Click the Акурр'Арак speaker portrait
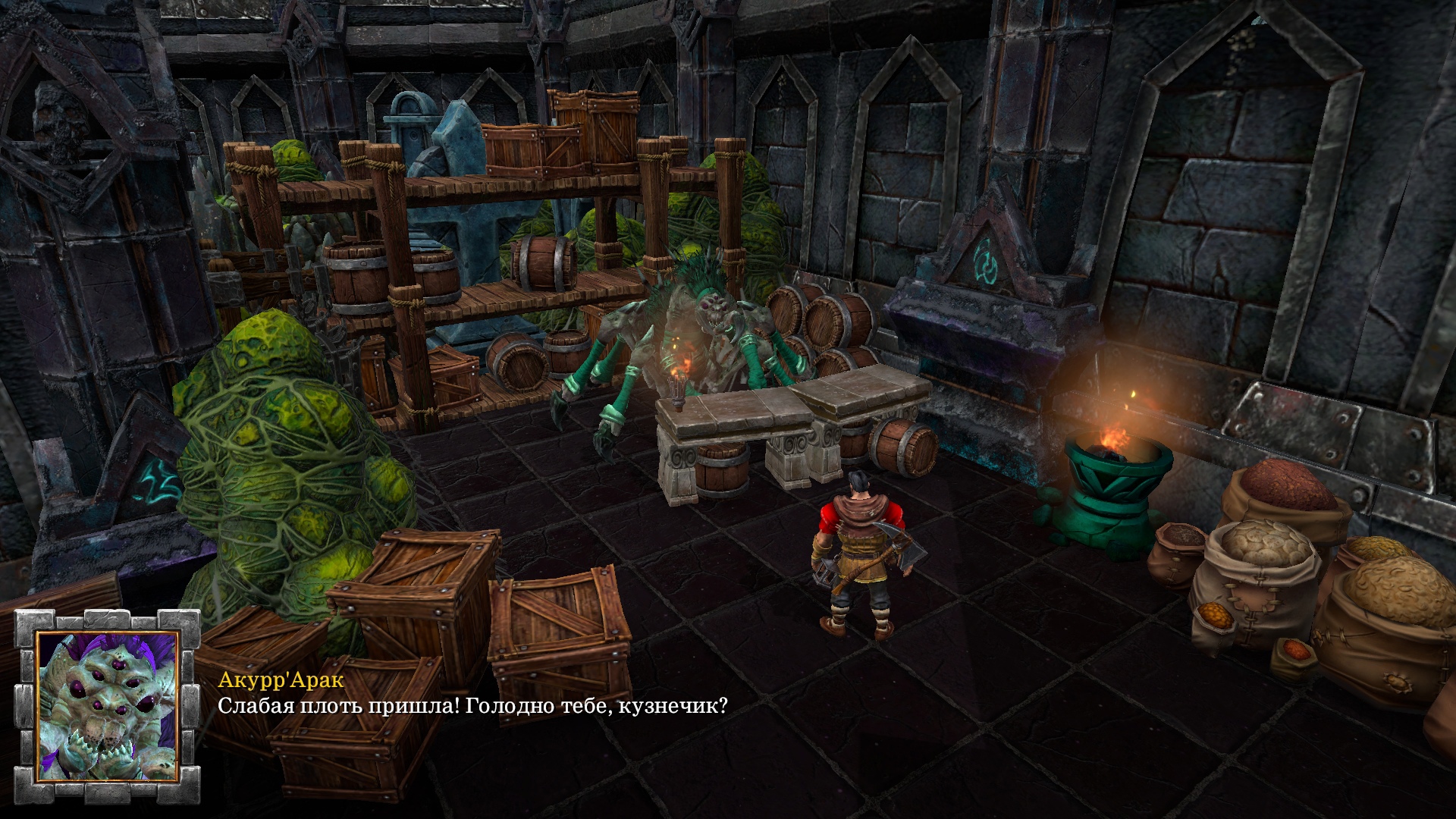 (x=107, y=707)
